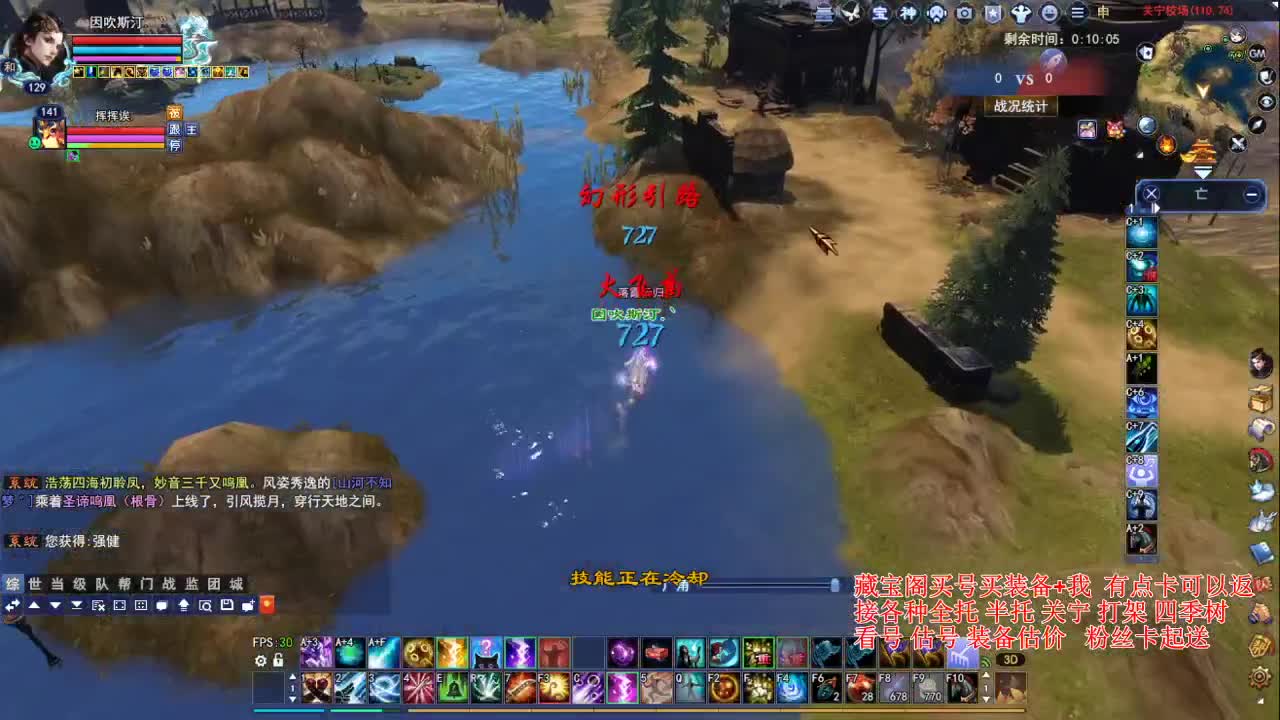The image size is (1280, 720).
Task: Click the clear chat icon in chat toolbar
Action: click(x=97, y=605)
